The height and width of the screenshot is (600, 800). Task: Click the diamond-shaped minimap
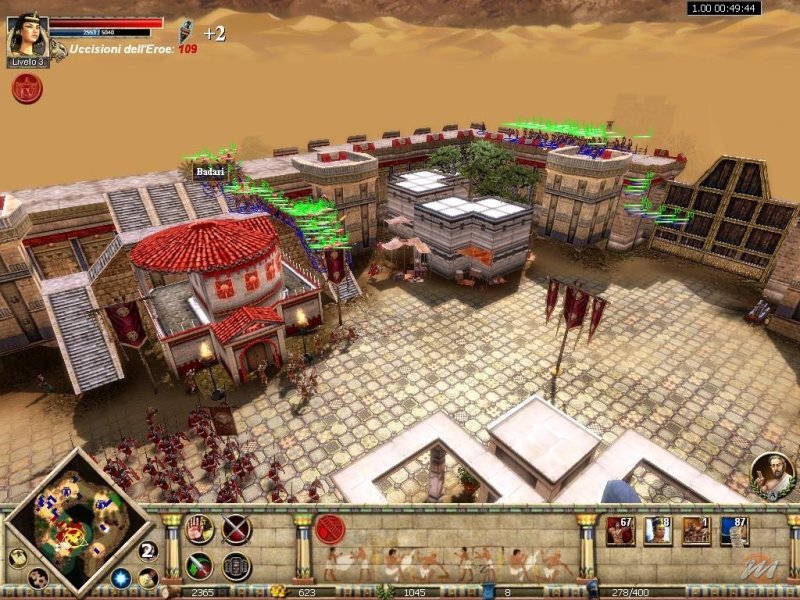pos(70,522)
